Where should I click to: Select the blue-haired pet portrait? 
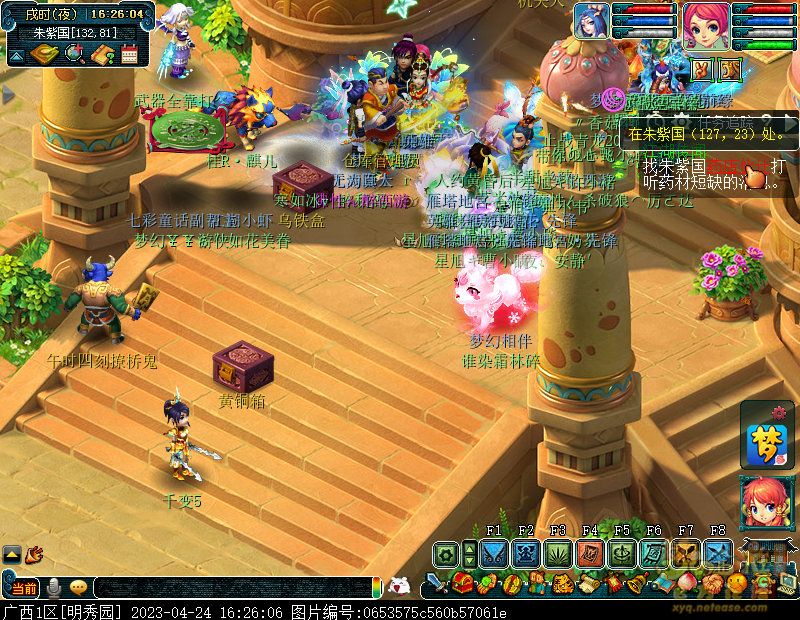(592, 21)
